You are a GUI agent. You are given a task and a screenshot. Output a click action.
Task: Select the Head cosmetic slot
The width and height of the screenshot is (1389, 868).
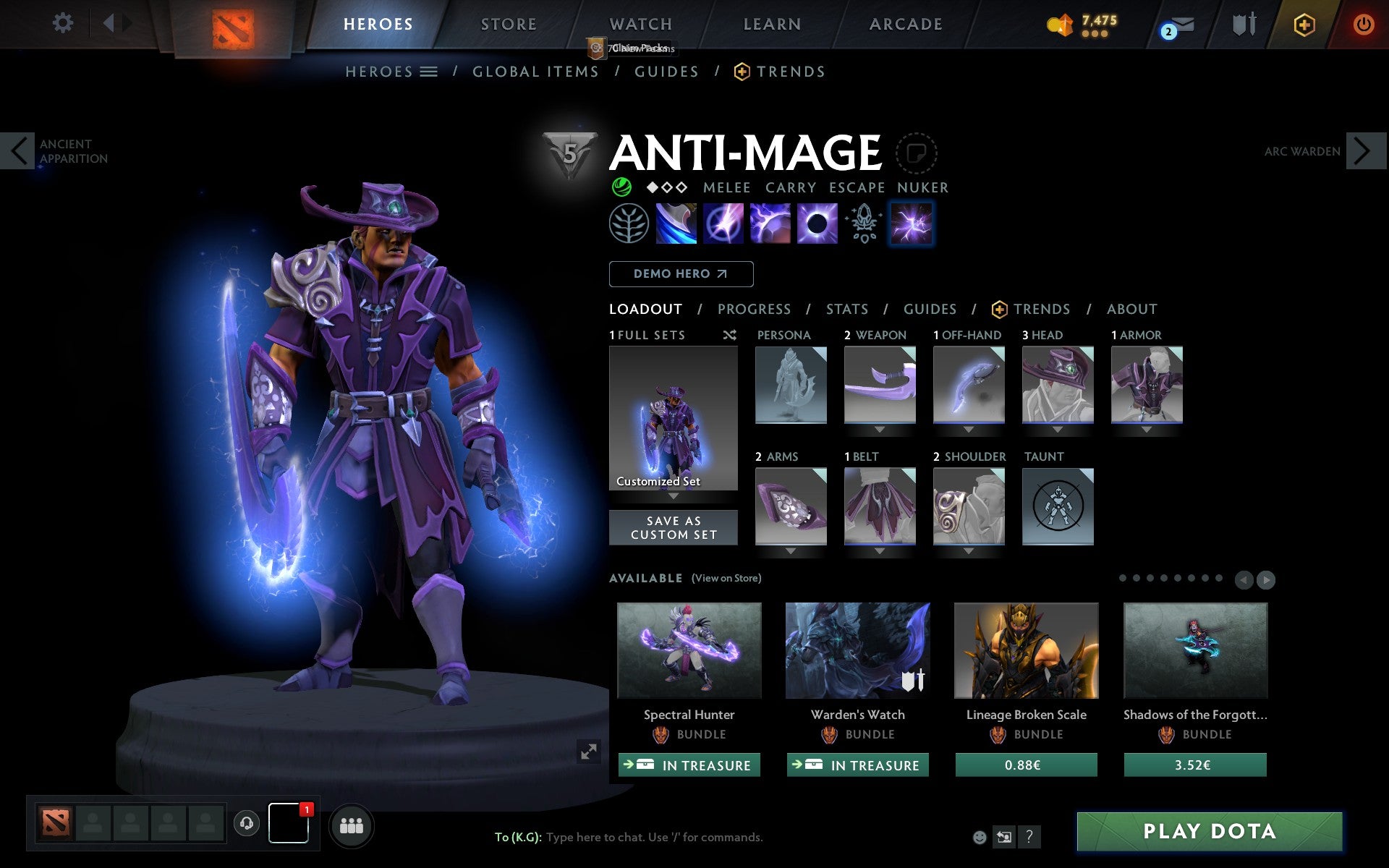(x=1058, y=384)
